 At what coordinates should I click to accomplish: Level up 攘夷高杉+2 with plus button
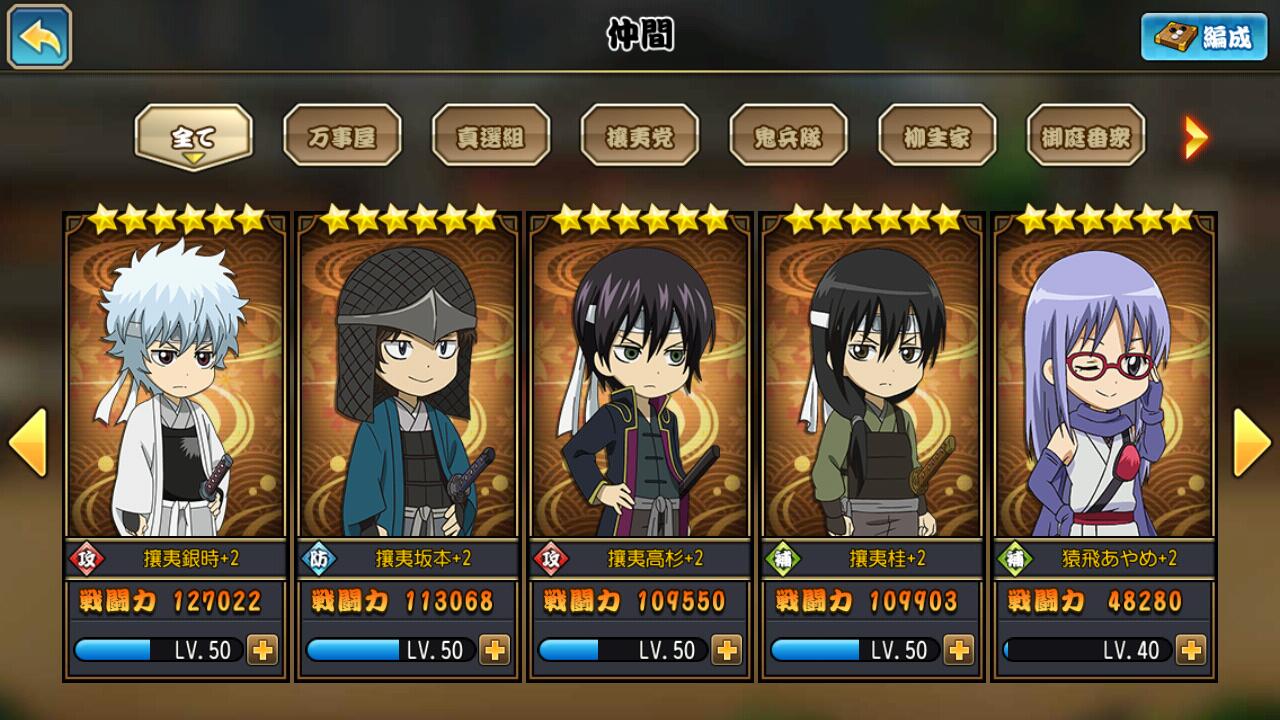(x=726, y=650)
